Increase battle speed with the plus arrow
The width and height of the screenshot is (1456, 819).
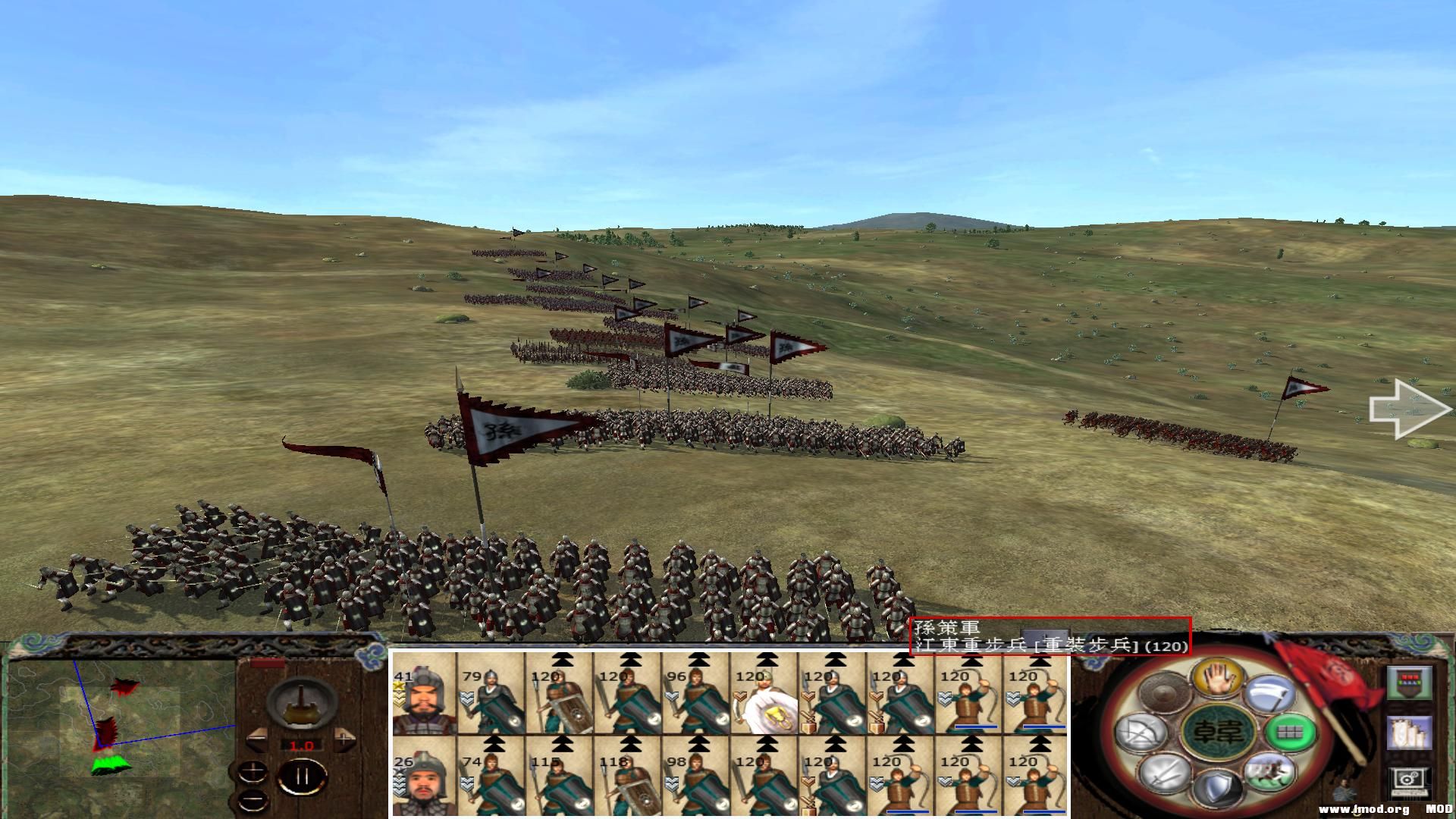click(x=344, y=739)
